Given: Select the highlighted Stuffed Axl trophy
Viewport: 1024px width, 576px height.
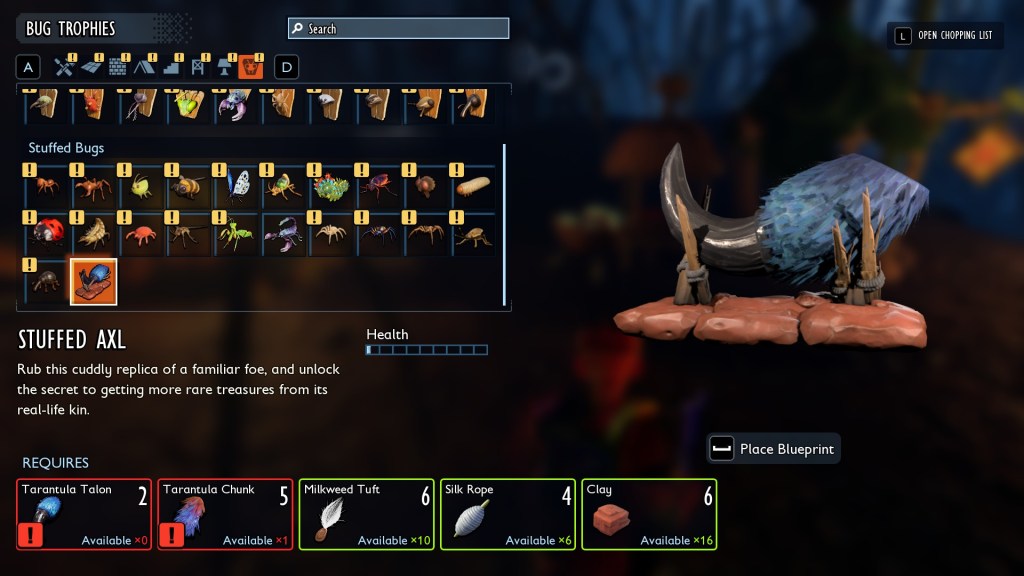Looking at the screenshot, I should coord(93,281).
